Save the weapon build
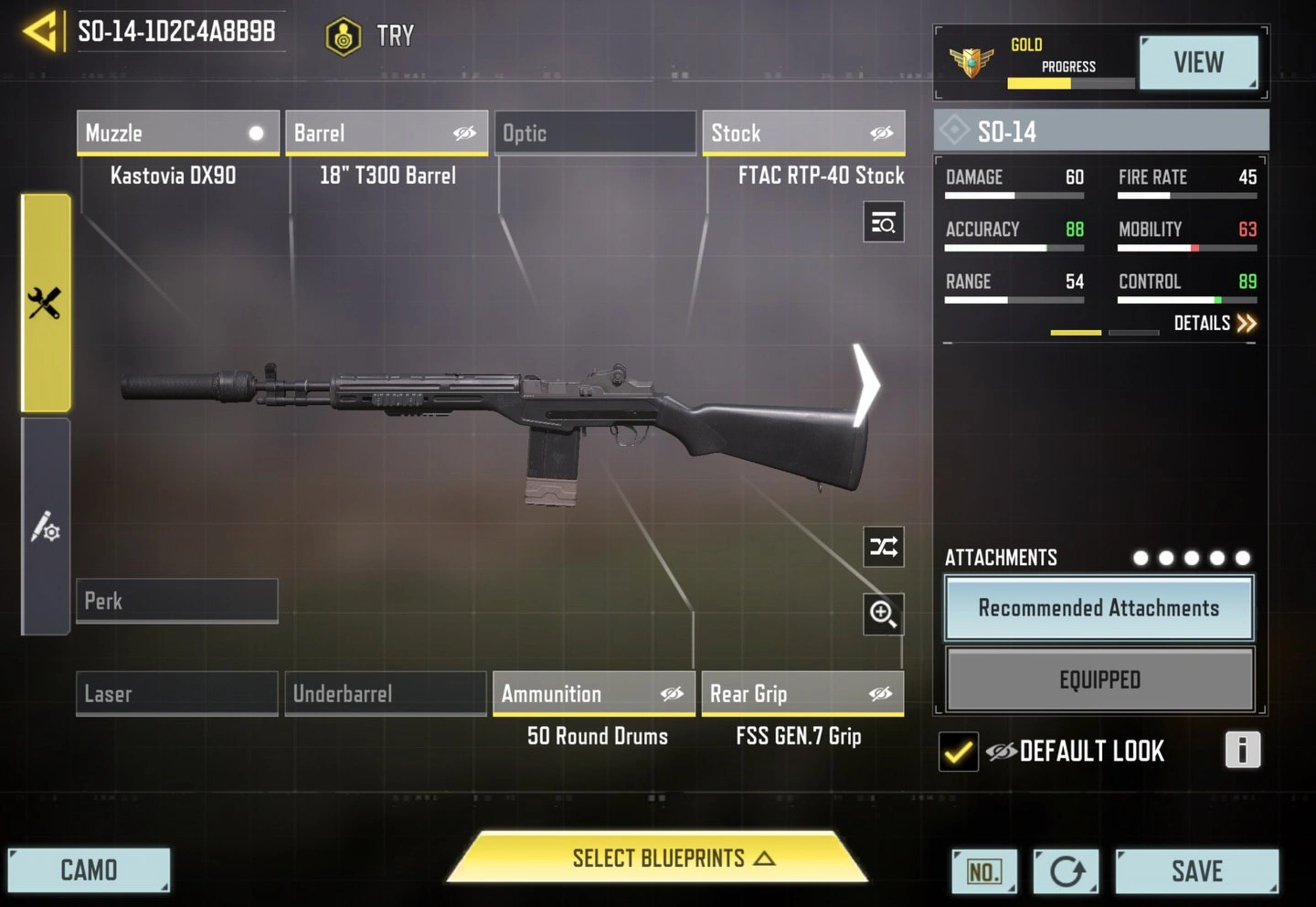1316x907 pixels. [x=1196, y=870]
